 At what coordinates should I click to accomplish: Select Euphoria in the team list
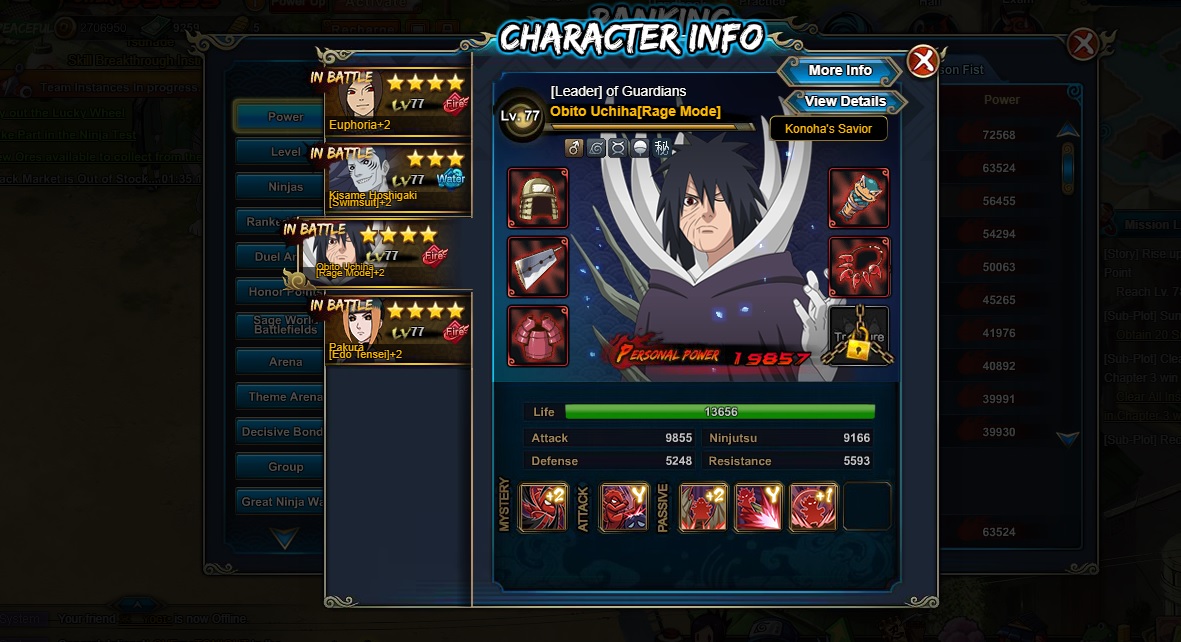pos(398,102)
